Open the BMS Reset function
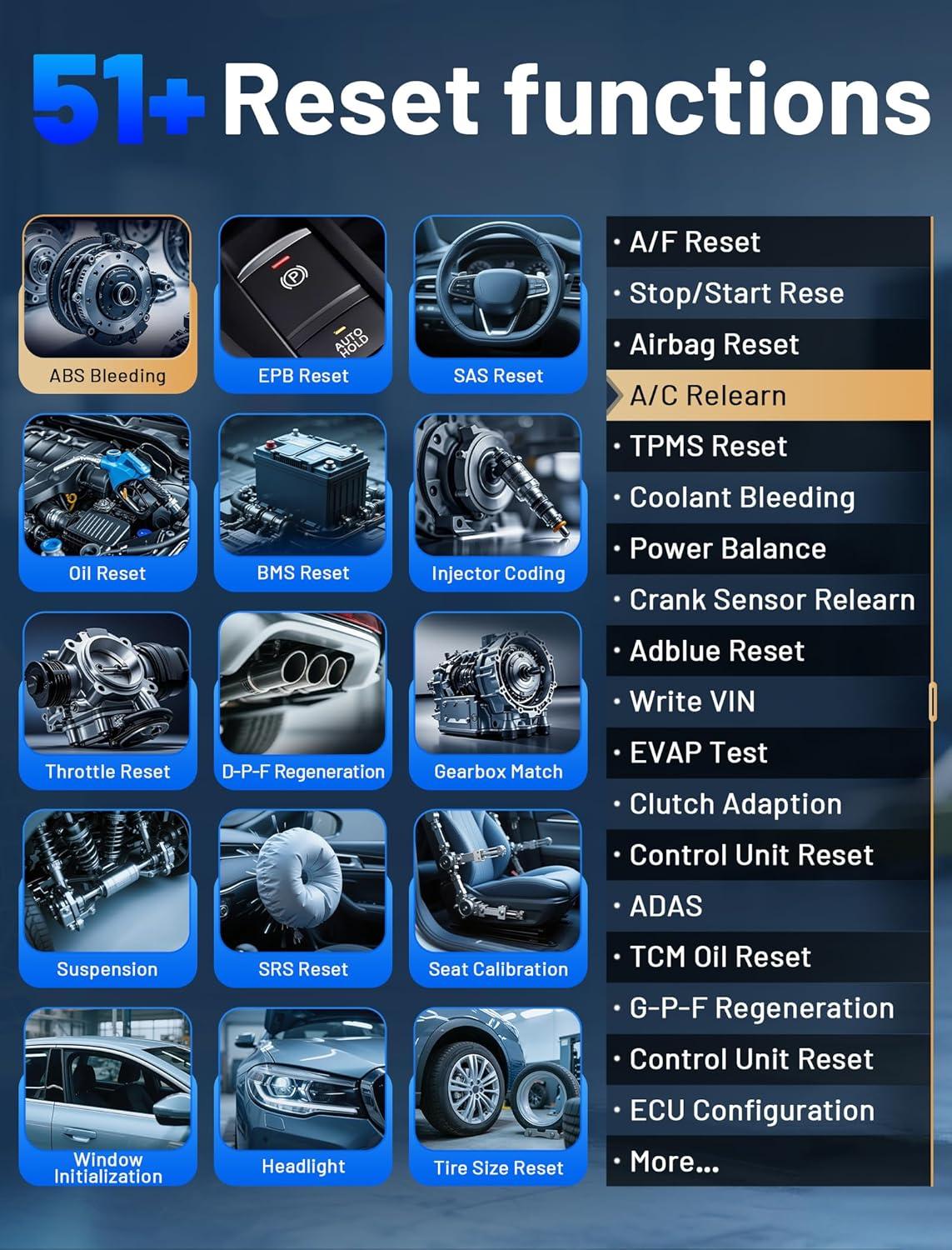Viewport: 952px width, 1250px height. point(302,502)
